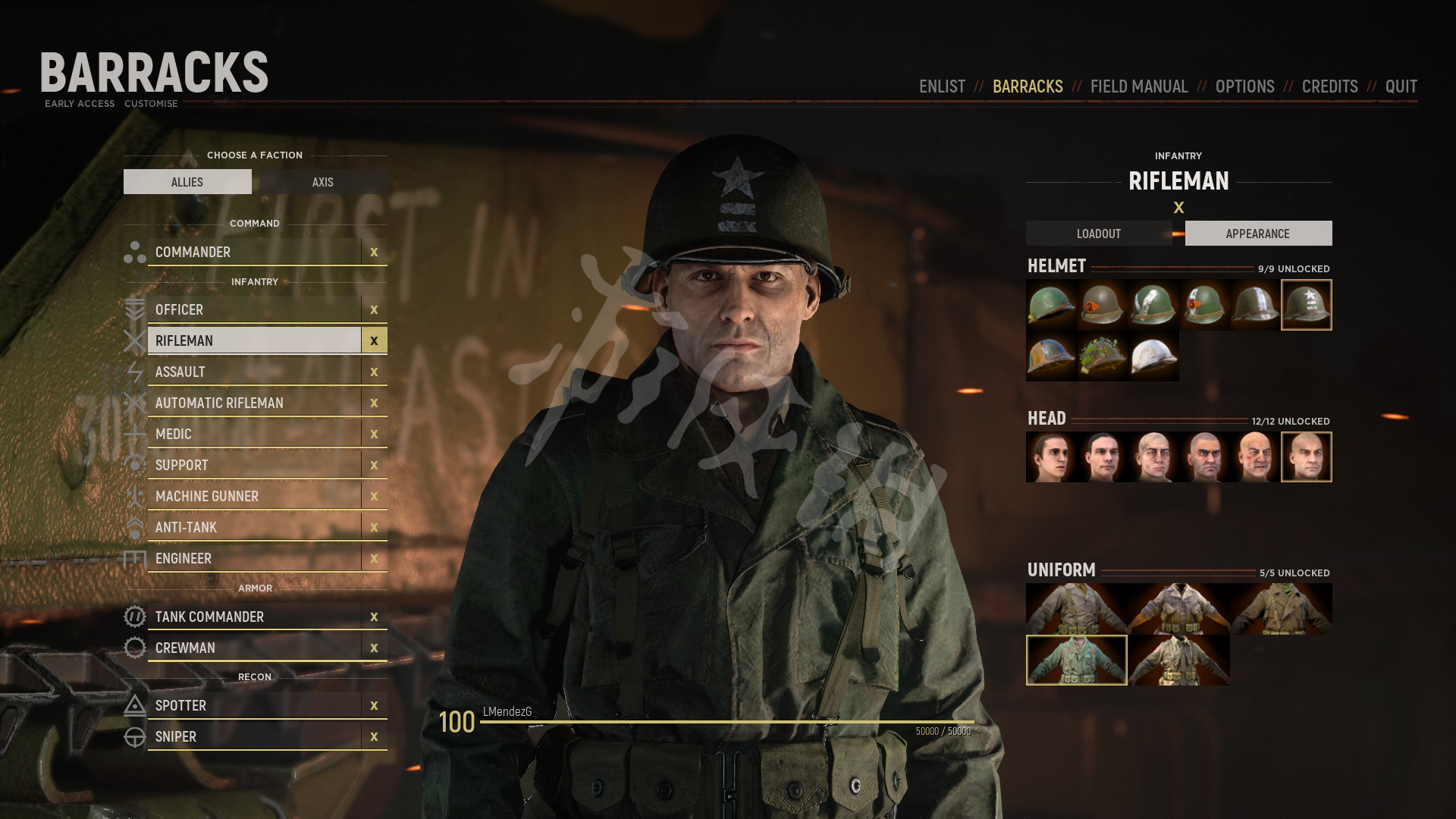
Task: Choose the Engineer role
Action: [254, 558]
